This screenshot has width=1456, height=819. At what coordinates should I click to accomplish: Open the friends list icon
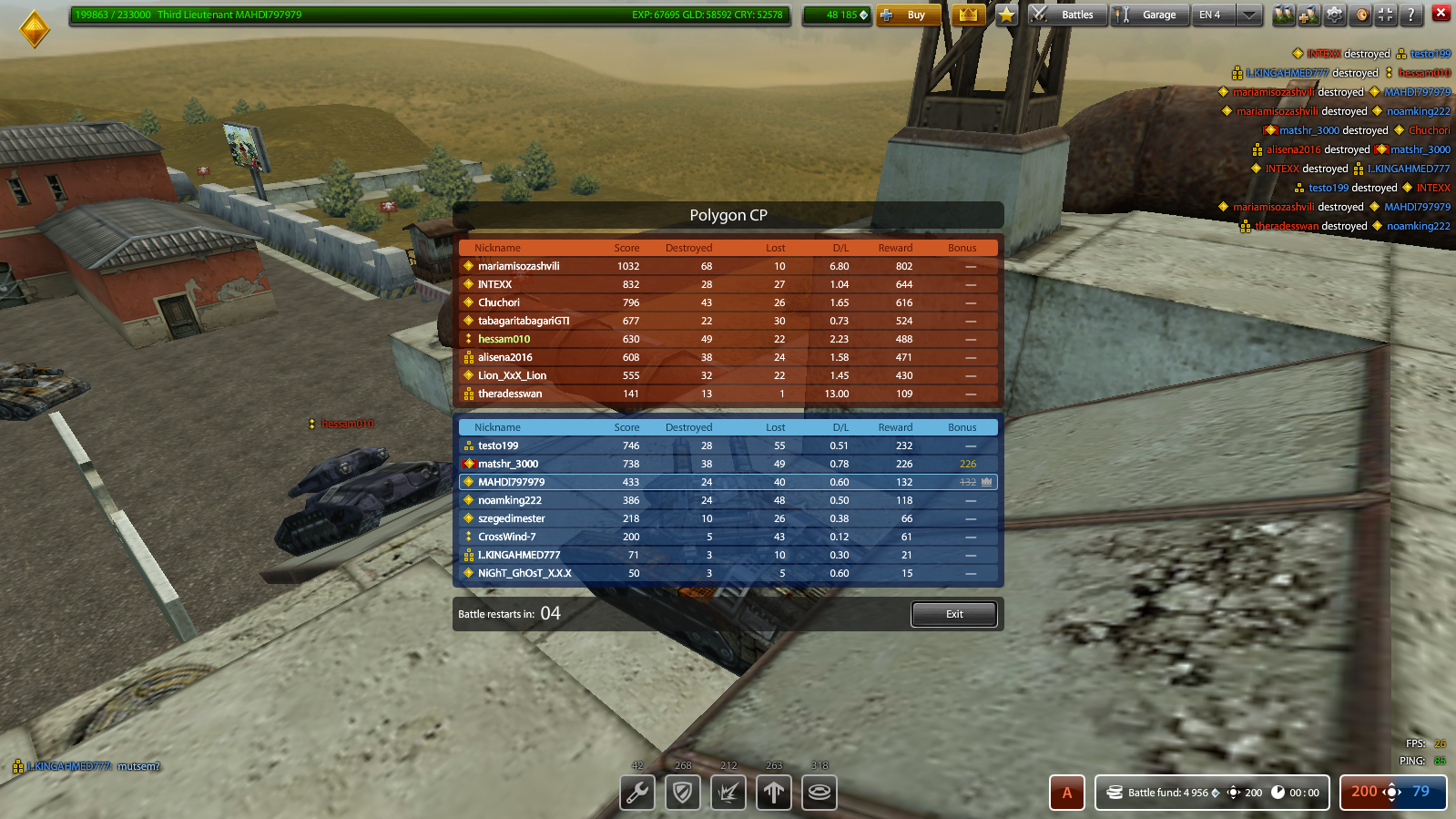click(x=1284, y=14)
